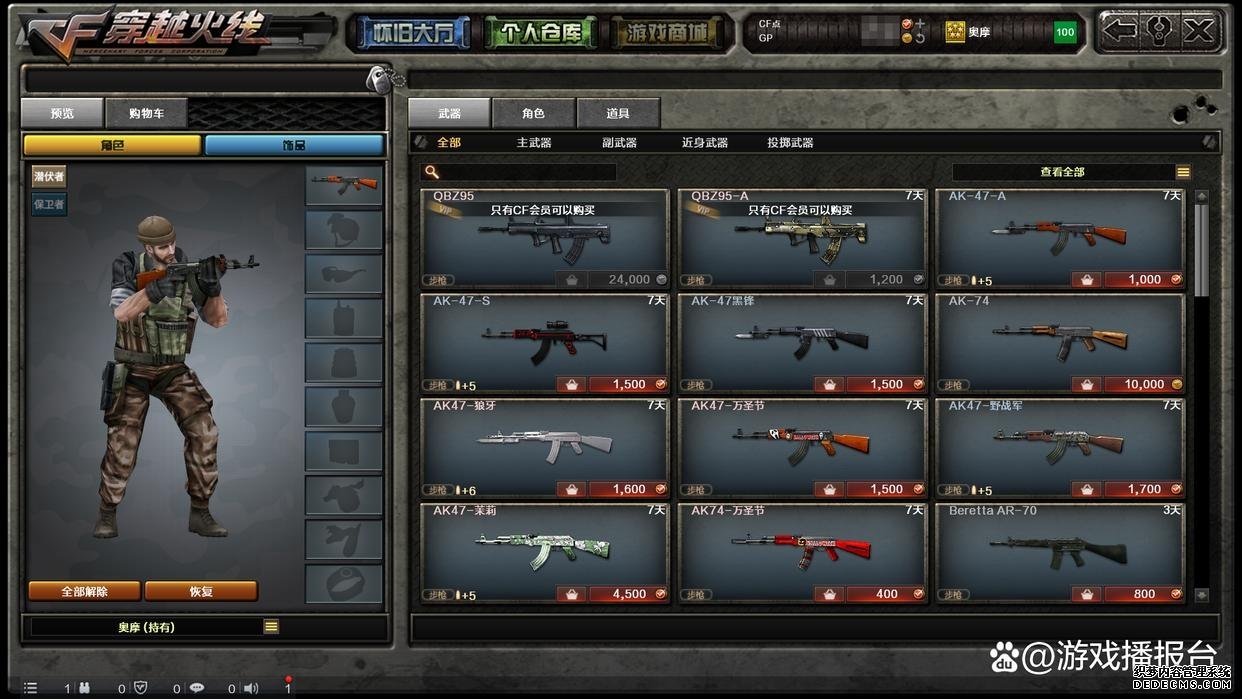The image size is (1242, 699).
Task: Add the AK-47-A to the cart
Action: tap(1086, 280)
